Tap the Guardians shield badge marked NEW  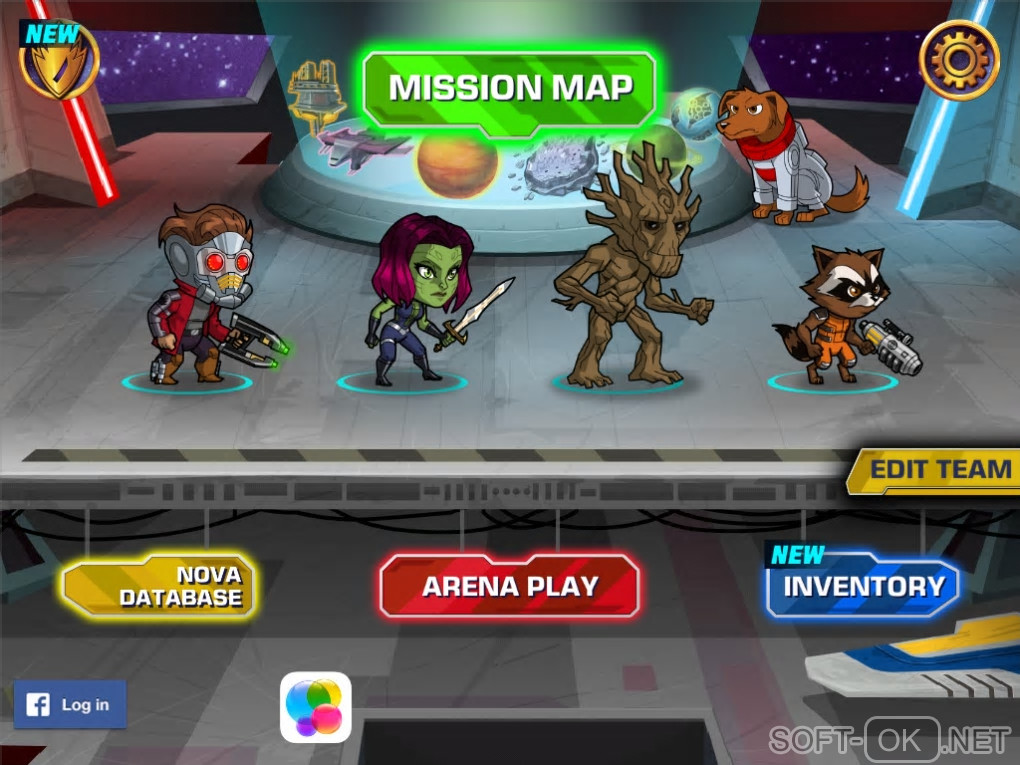click(x=60, y=60)
